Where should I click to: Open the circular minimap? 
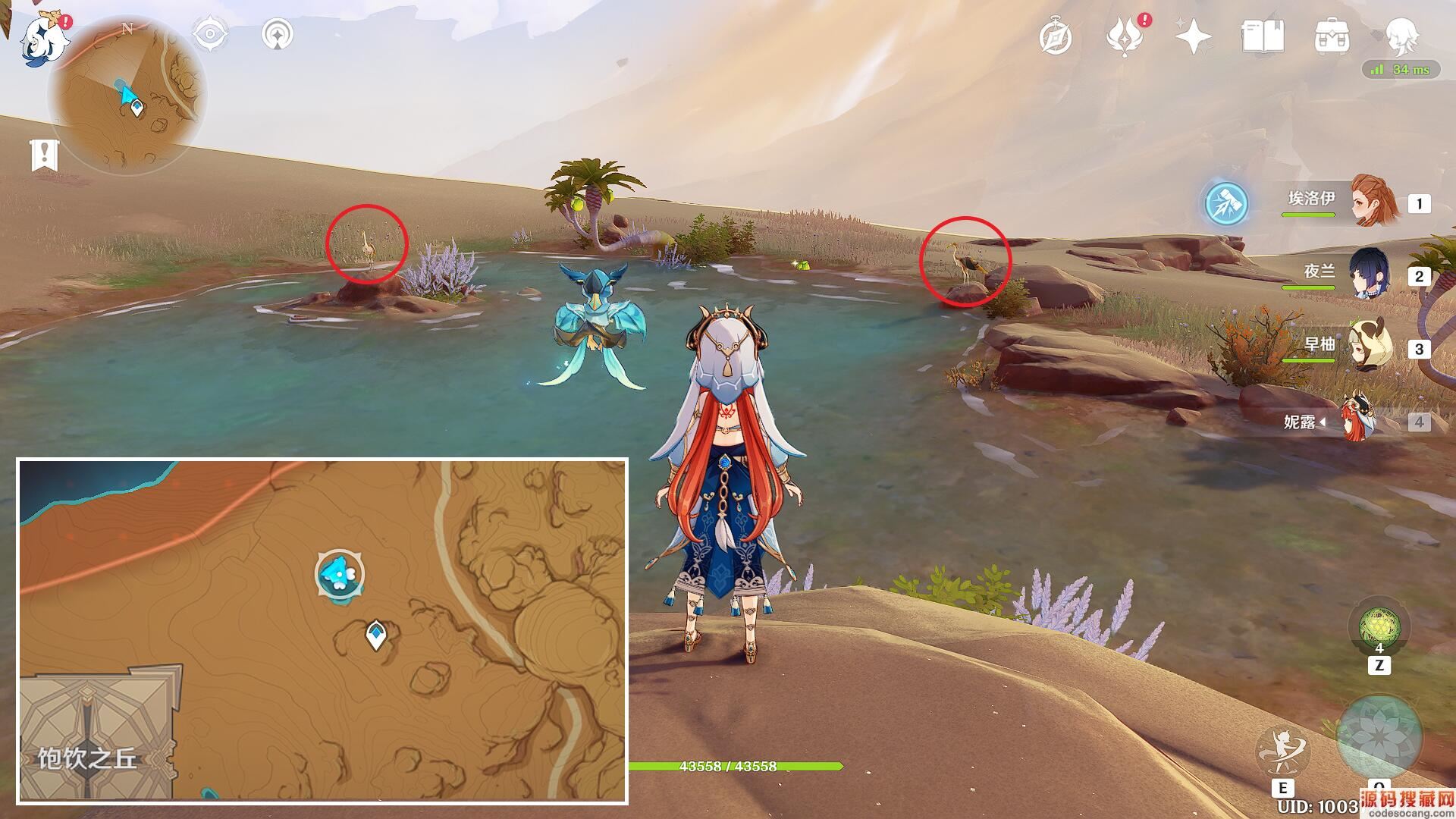click(126, 95)
